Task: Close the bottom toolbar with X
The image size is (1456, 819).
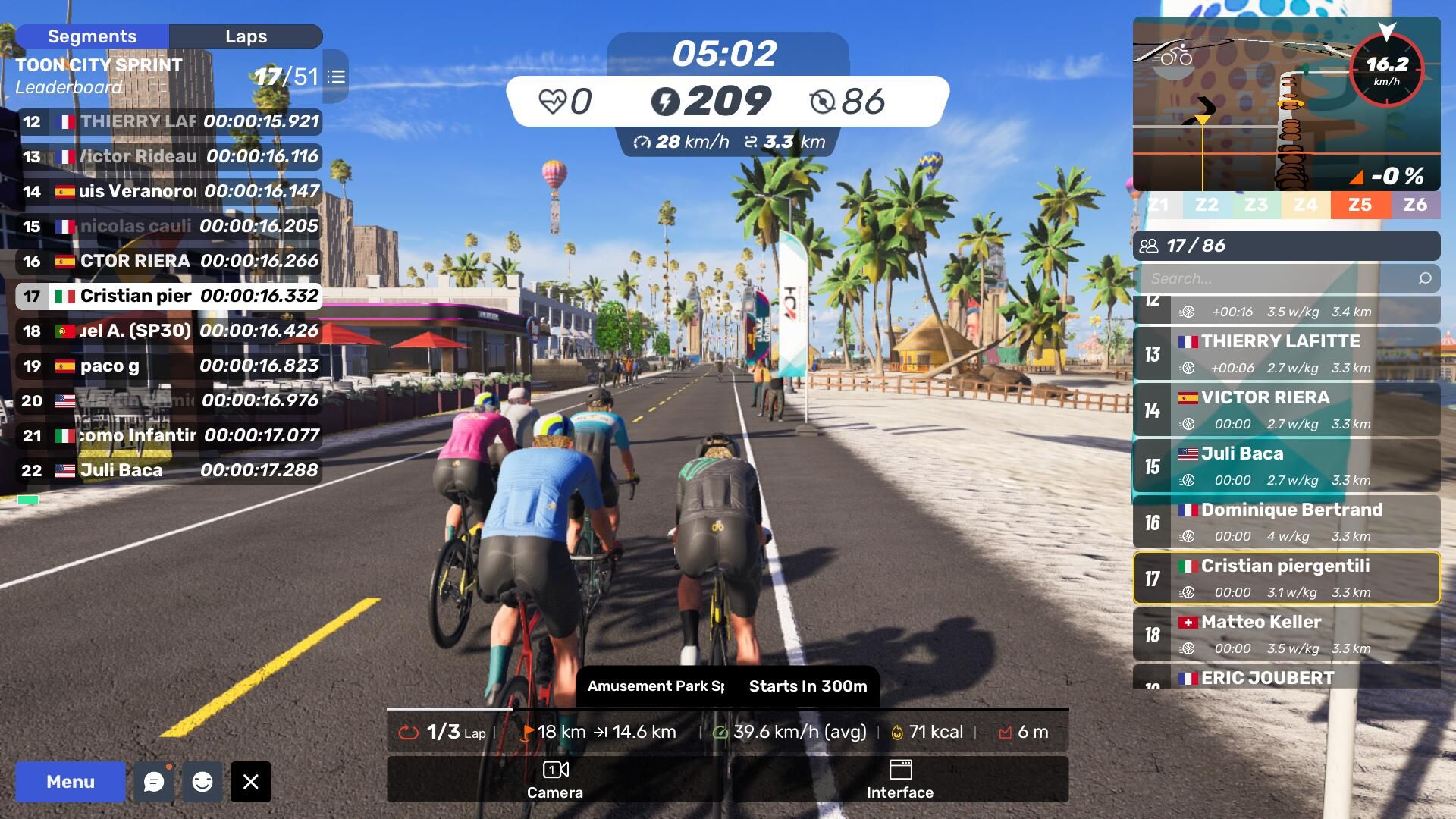Action: pyautogui.click(x=251, y=782)
